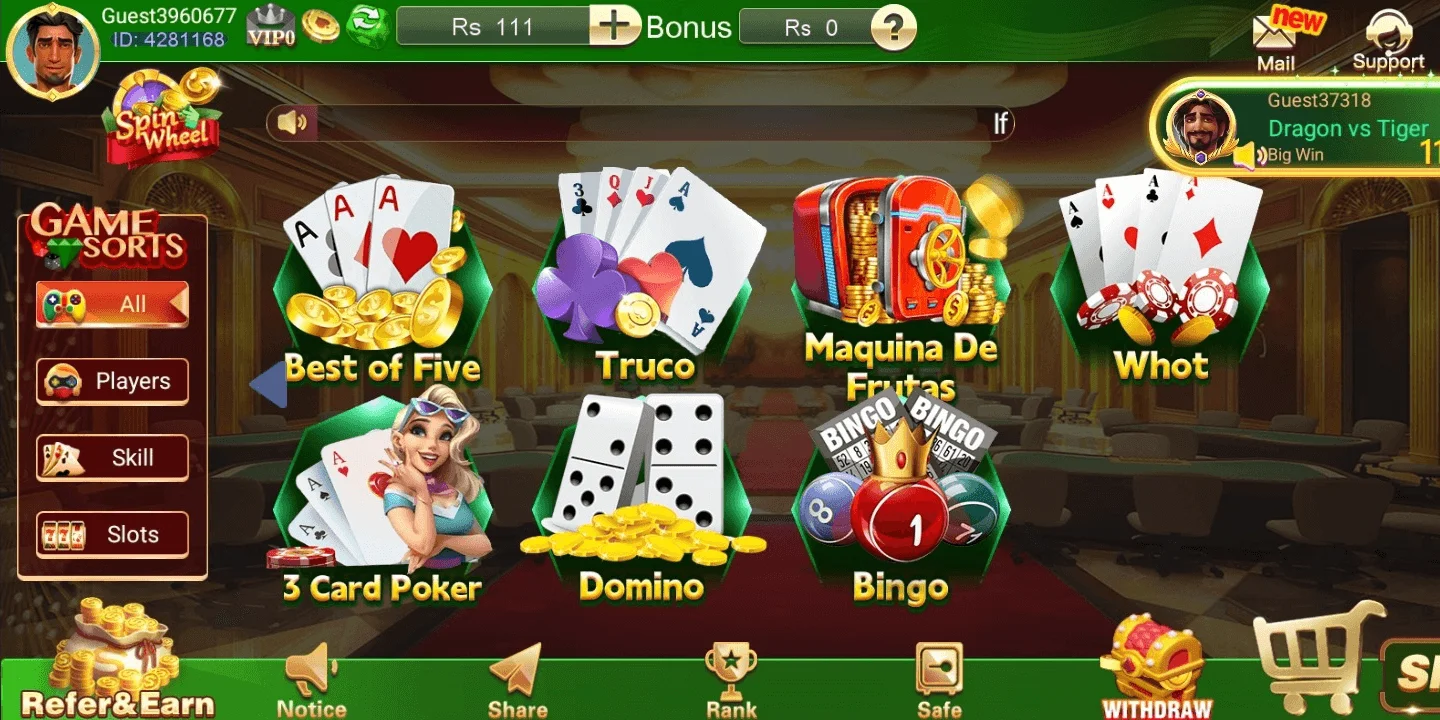Collapse the game list with the blue arrow
Screen dimensions: 1440x720
pyautogui.click(x=270, y=383)
